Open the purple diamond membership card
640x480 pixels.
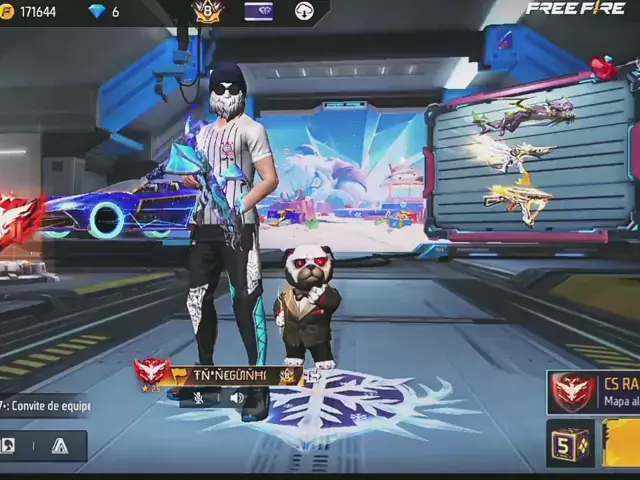tap(259, 12)
